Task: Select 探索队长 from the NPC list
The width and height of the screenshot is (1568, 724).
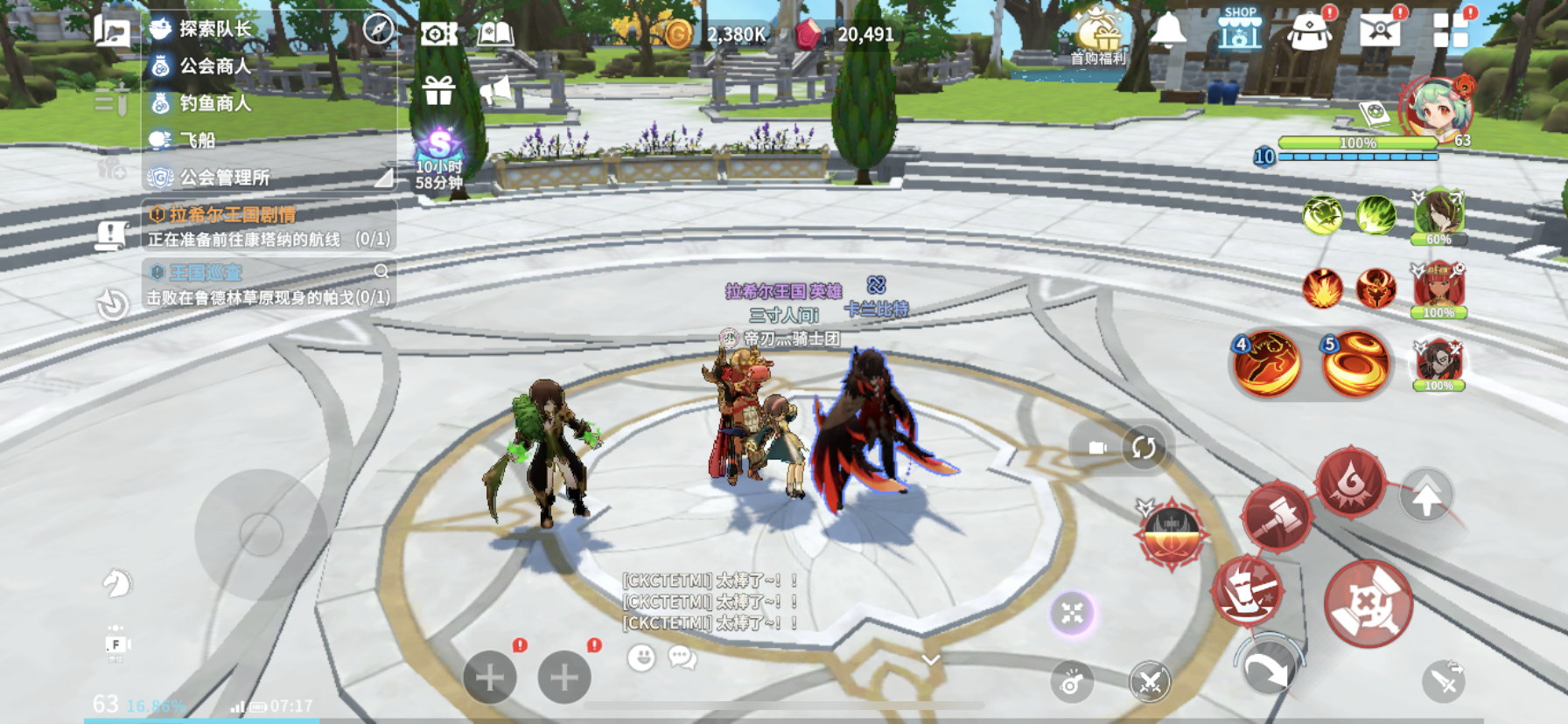Action: 214,29
